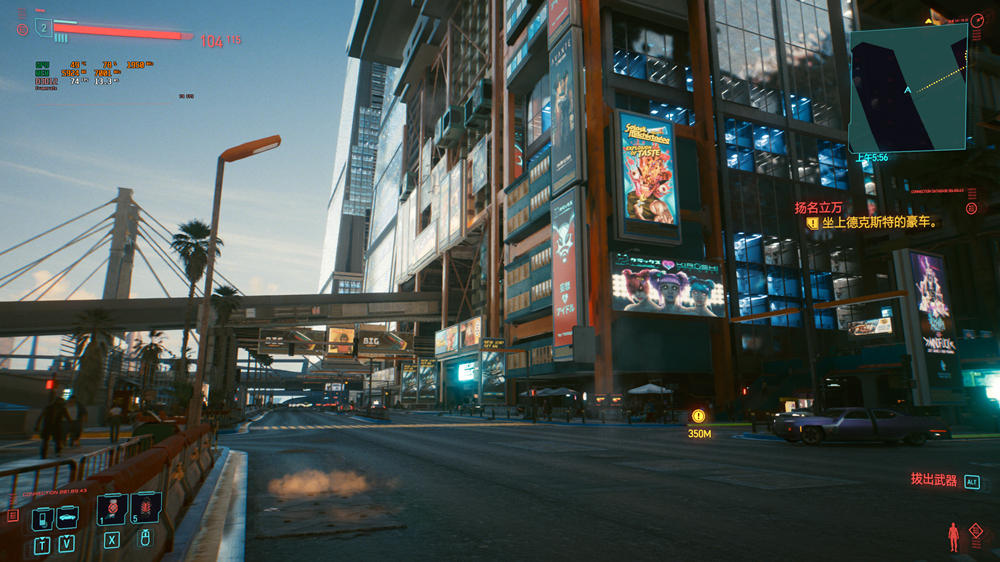Viewport: 1000px width, 562px height.
Task: Select the grenade gadget slot
Action: (x=145, y=508)
